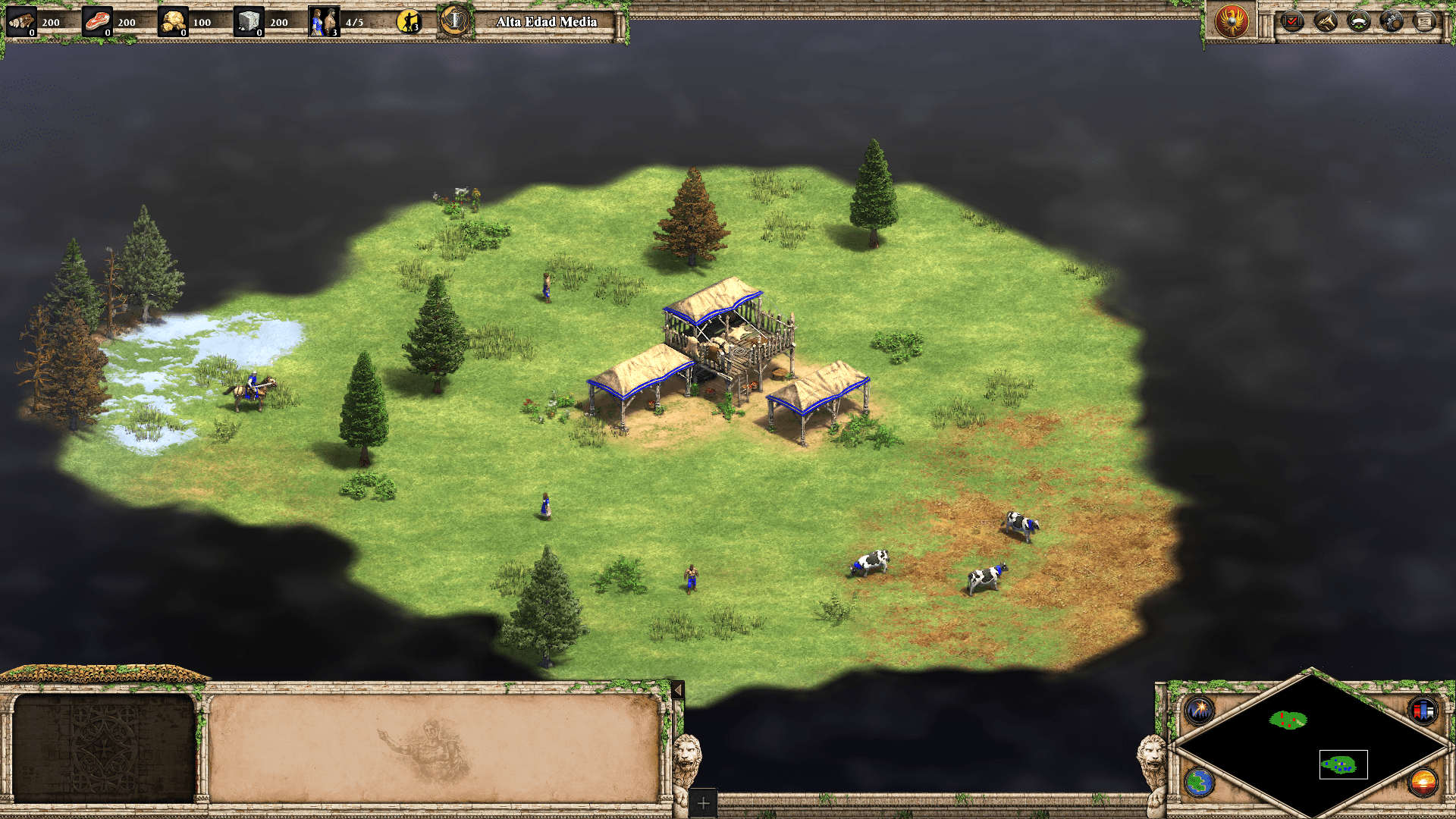
Task: Click the plus button on bottom bar
Action: [x=703, y=803]
